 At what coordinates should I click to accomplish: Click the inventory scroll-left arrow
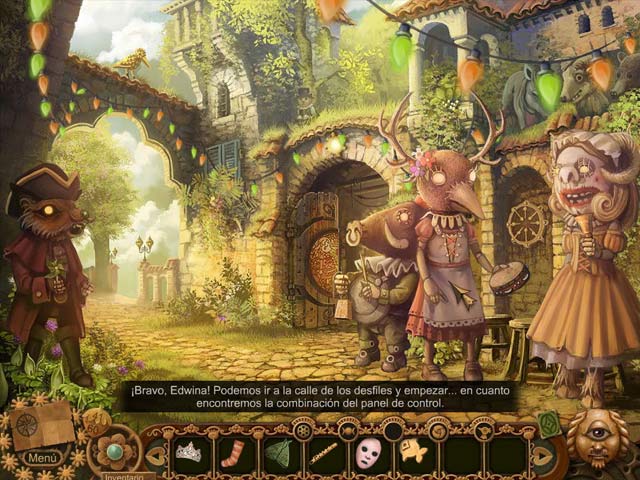coord(155,455)
